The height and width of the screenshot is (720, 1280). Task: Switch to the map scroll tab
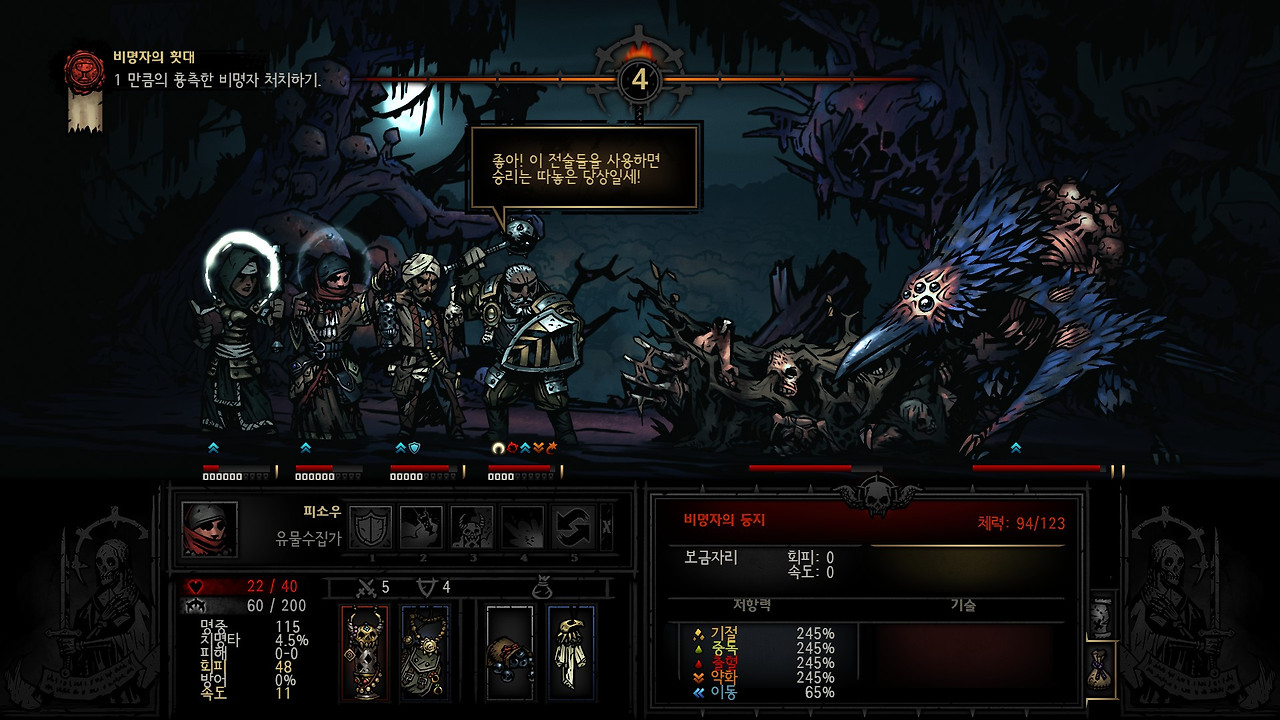(x=1101, y=613)
